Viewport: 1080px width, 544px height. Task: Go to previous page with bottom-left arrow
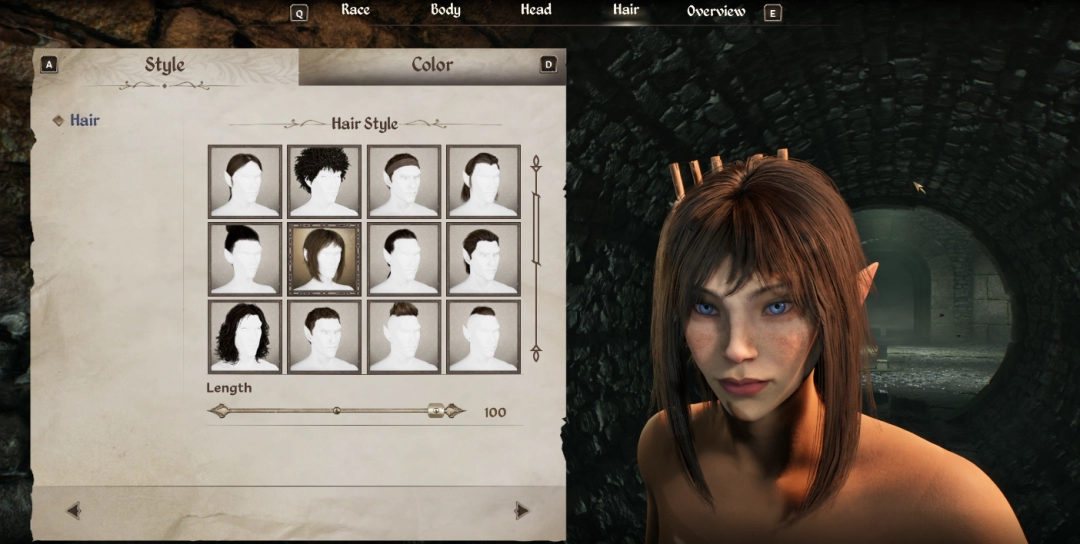pos(73,511)
